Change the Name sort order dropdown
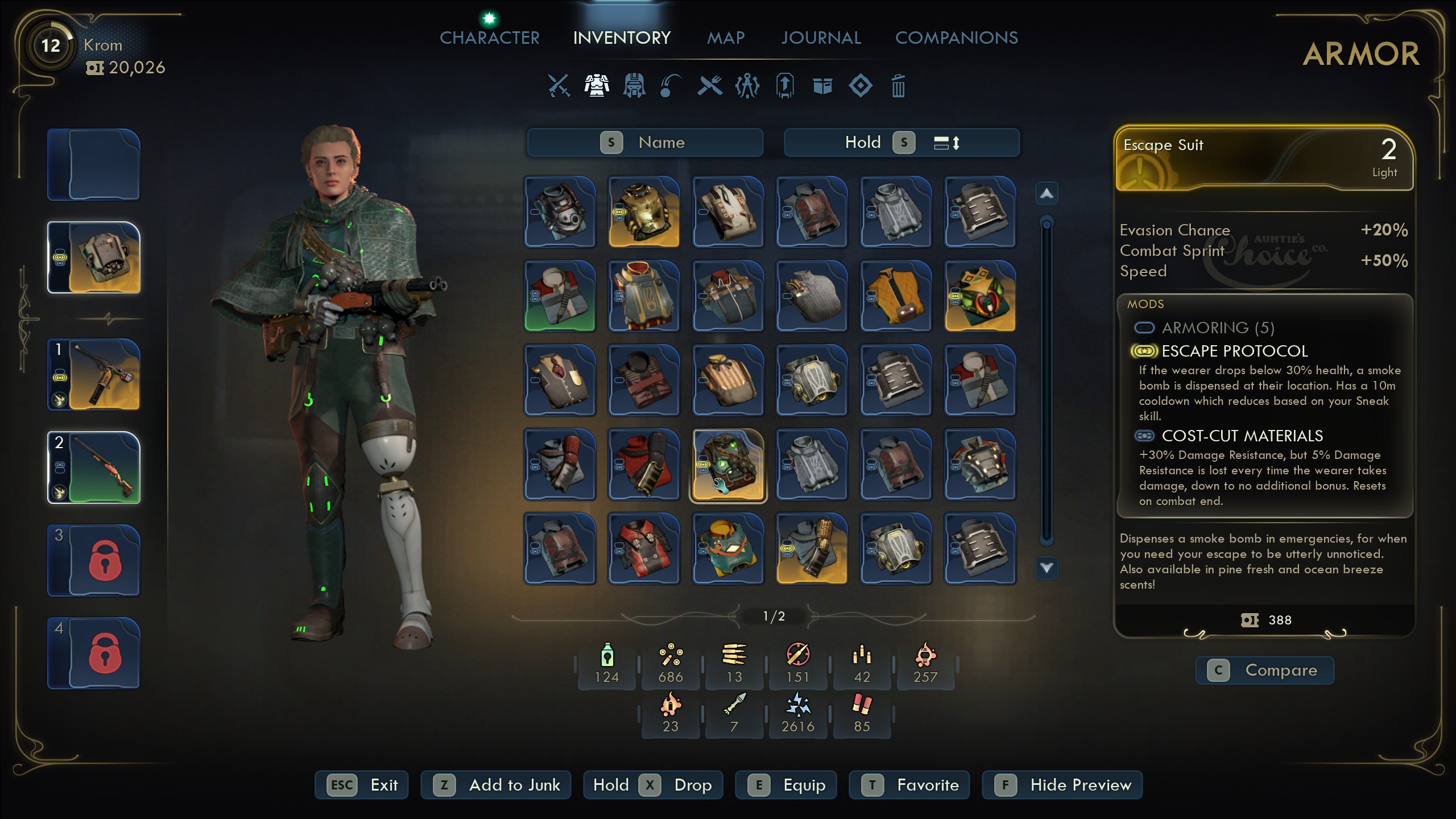This screenshot has height=819, width=1456. click(x=644, y=142)
